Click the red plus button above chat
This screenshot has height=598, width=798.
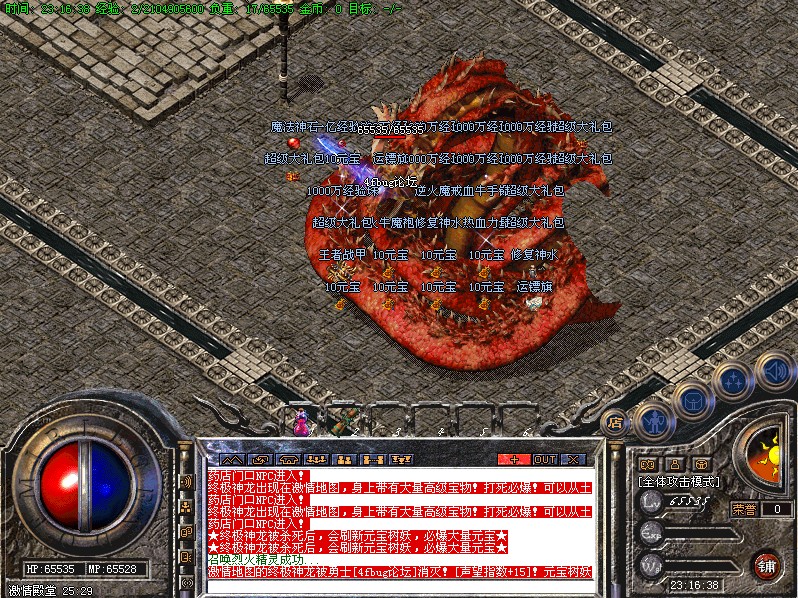(514, 459)
